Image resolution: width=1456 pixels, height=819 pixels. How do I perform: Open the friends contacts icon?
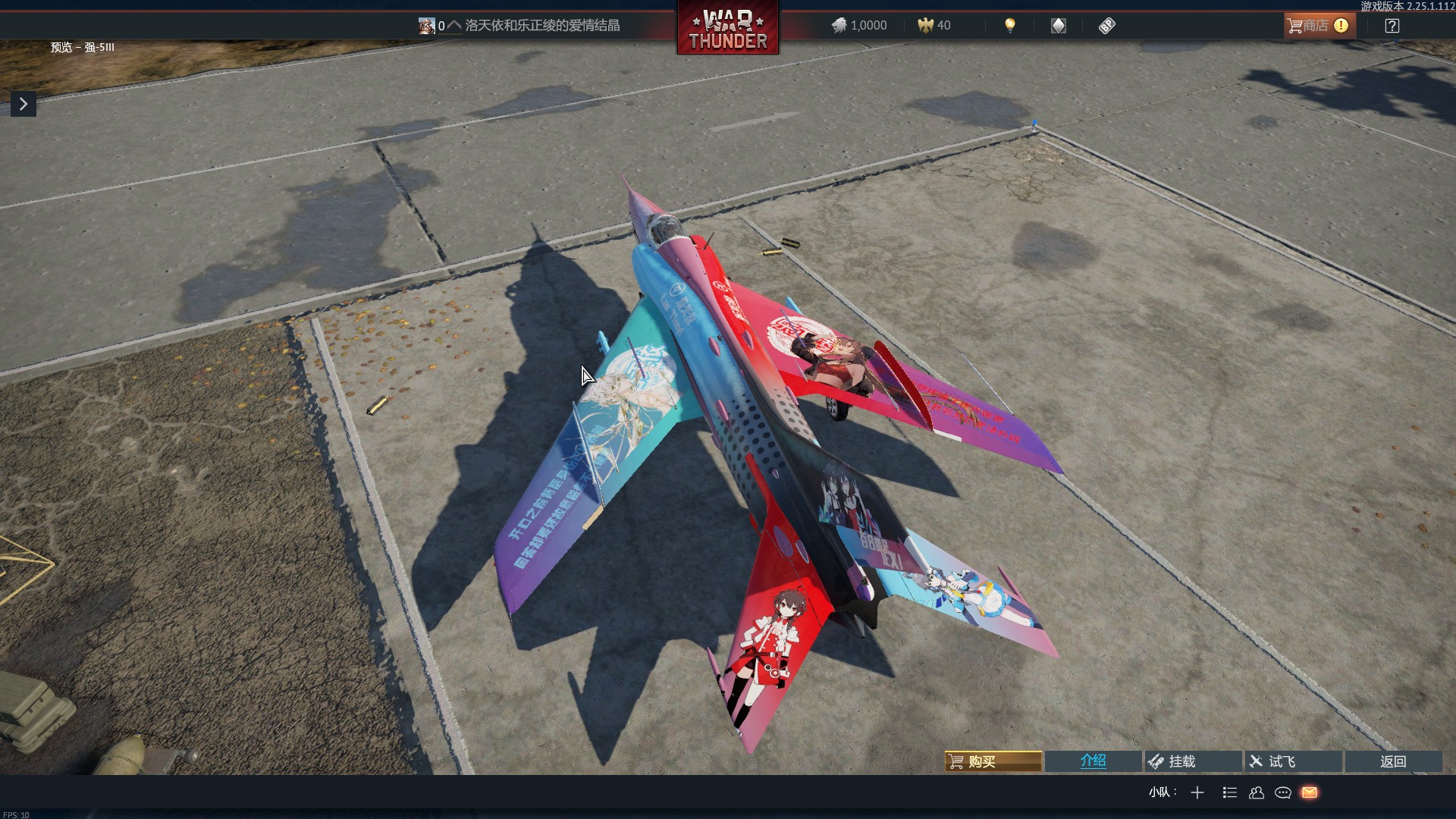pos(1257,792)
